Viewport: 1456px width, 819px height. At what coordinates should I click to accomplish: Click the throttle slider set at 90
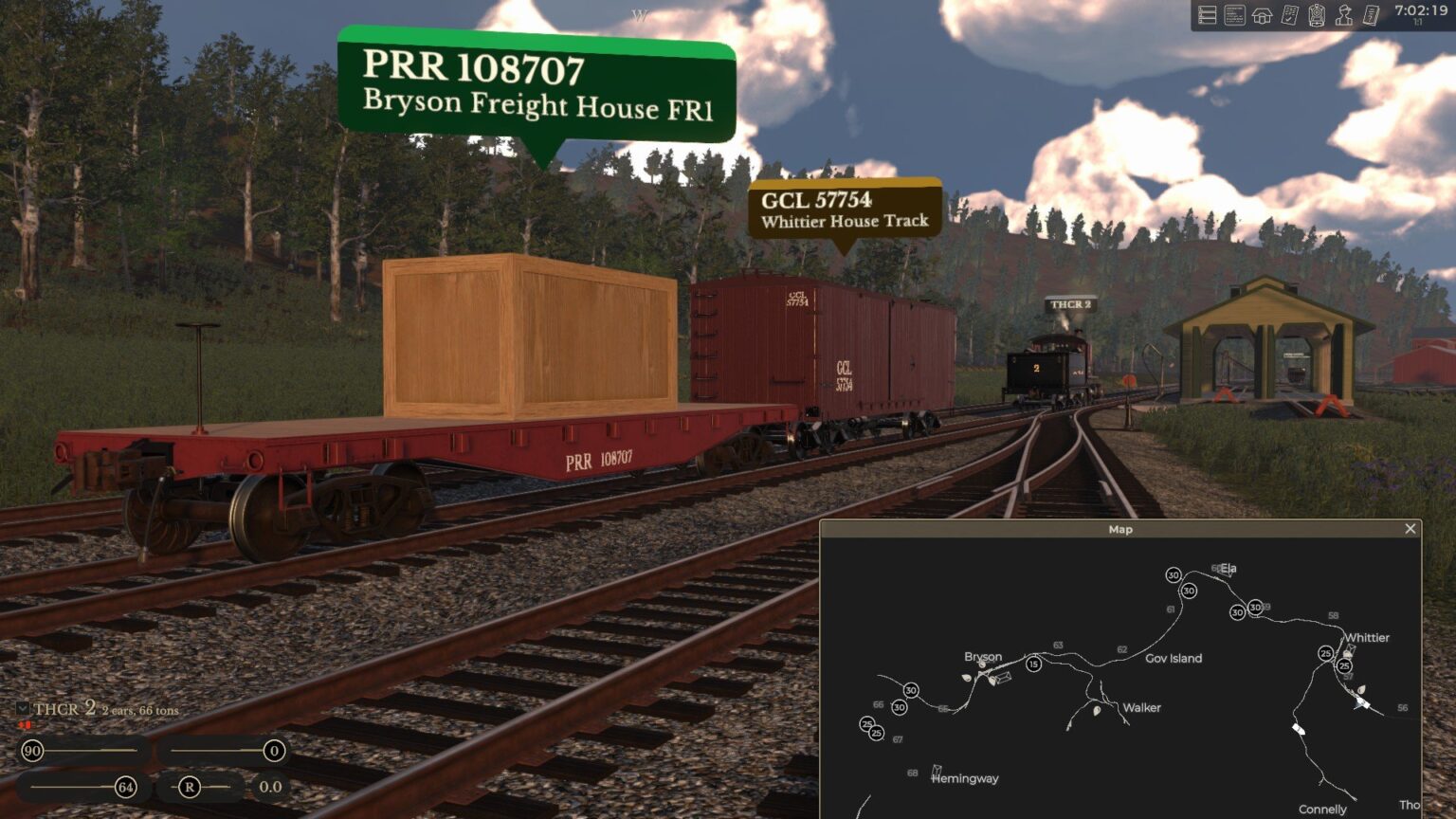31,750
